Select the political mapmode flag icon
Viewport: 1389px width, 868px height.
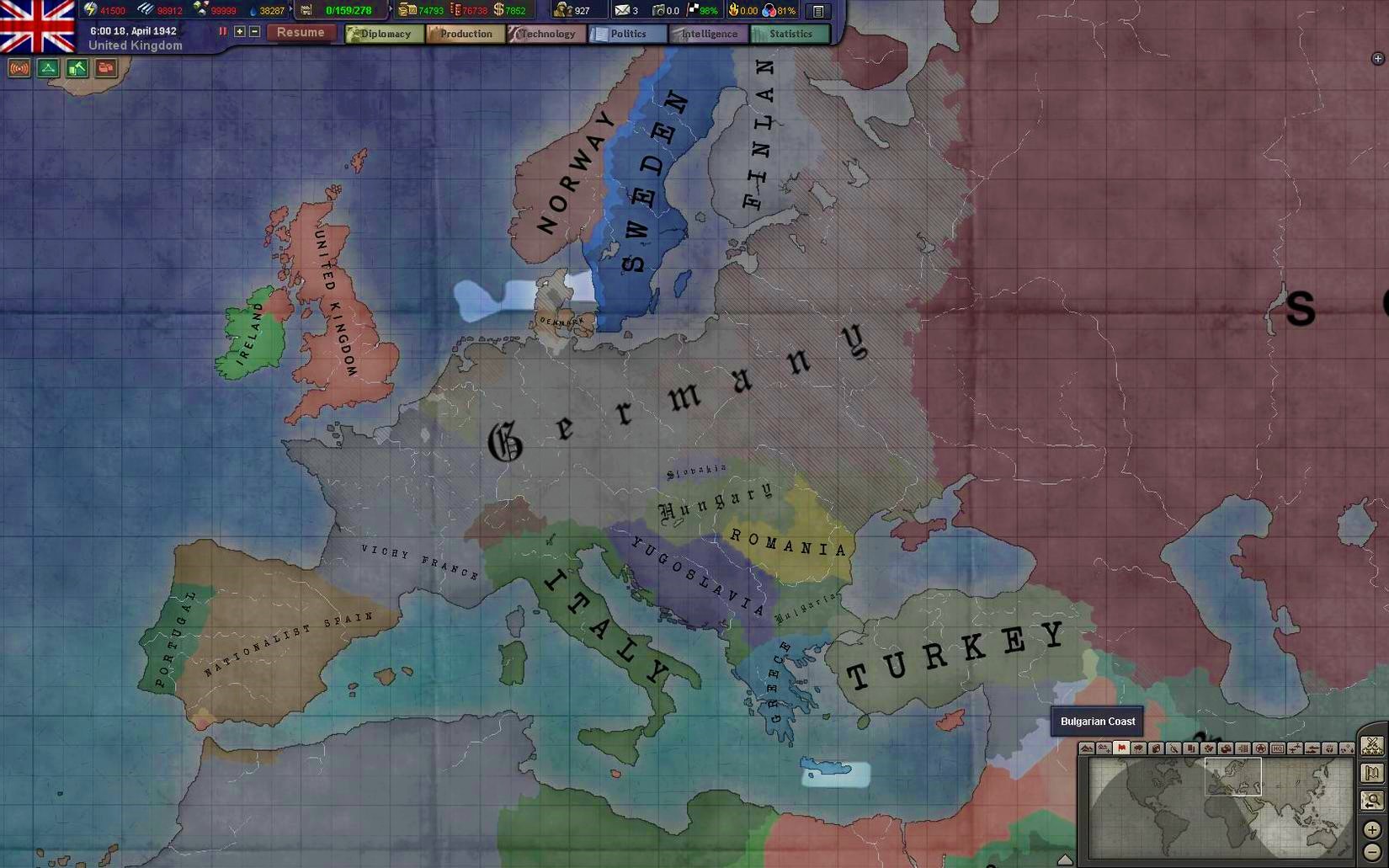pyautogui.click(x=1121, y=749)
